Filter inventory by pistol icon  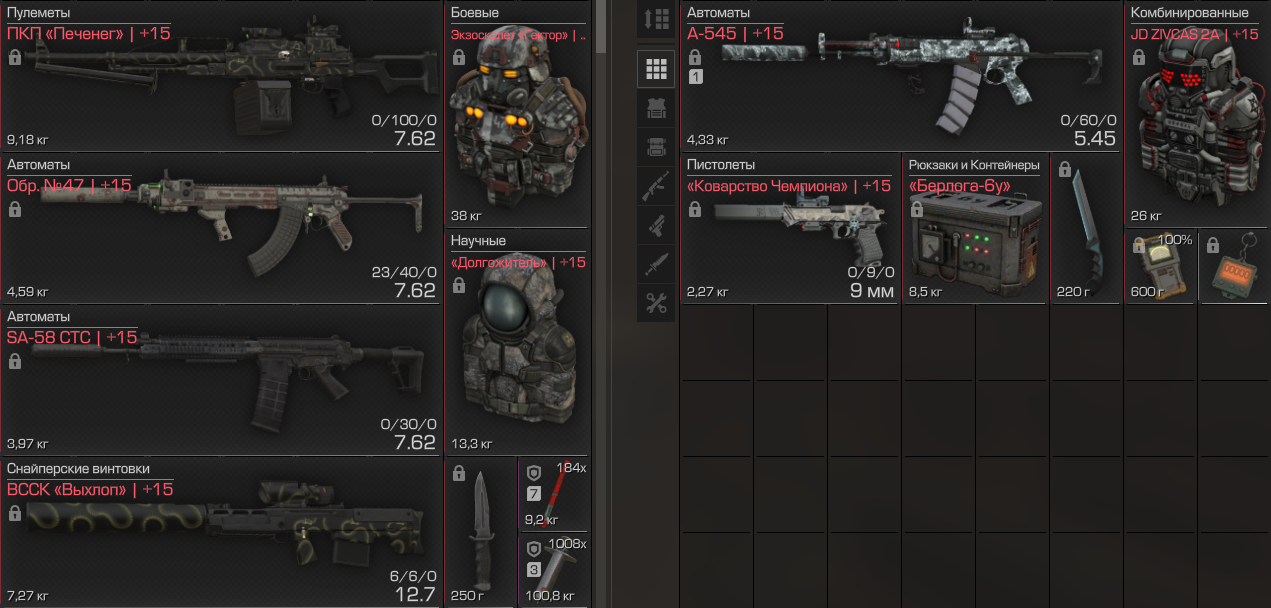click(x=657, y=225)
